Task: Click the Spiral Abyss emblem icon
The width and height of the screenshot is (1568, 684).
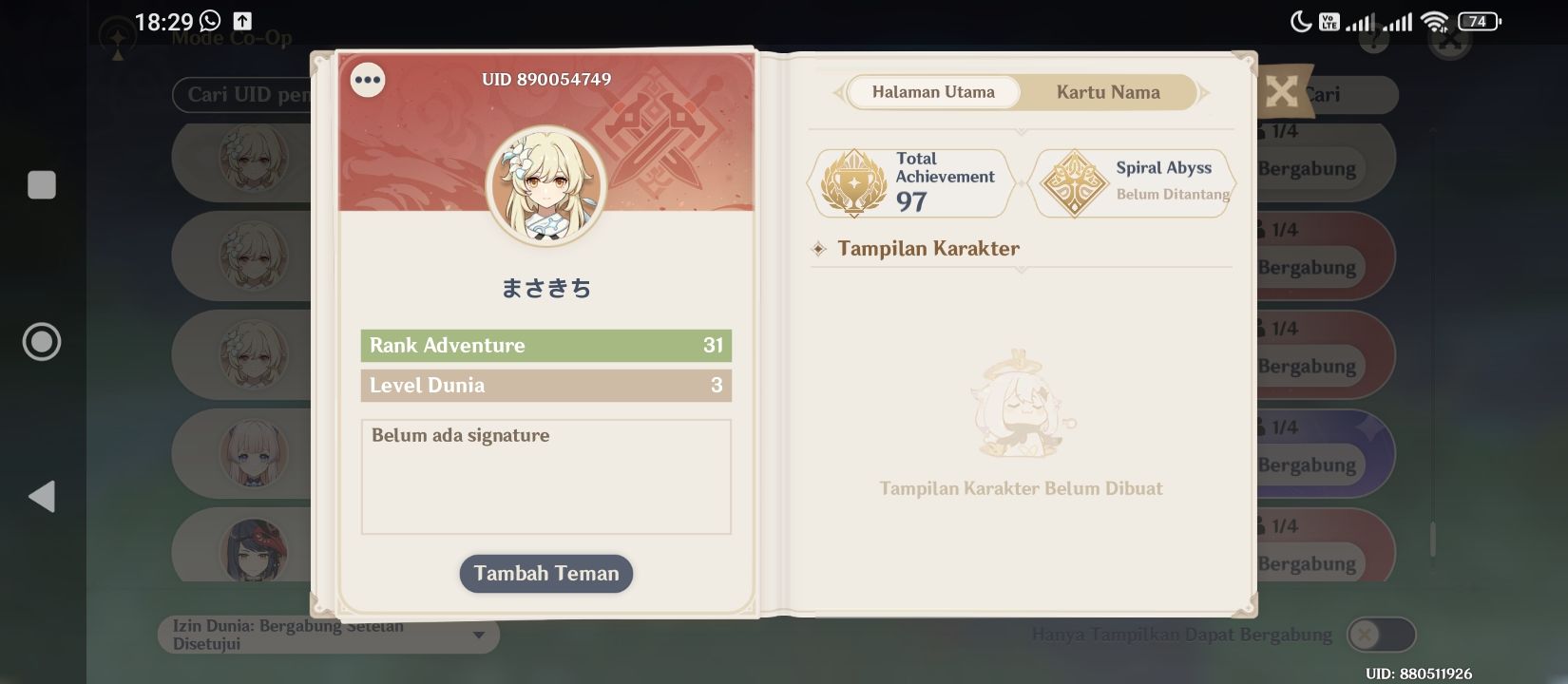Action: click(x=1075, y=182)
